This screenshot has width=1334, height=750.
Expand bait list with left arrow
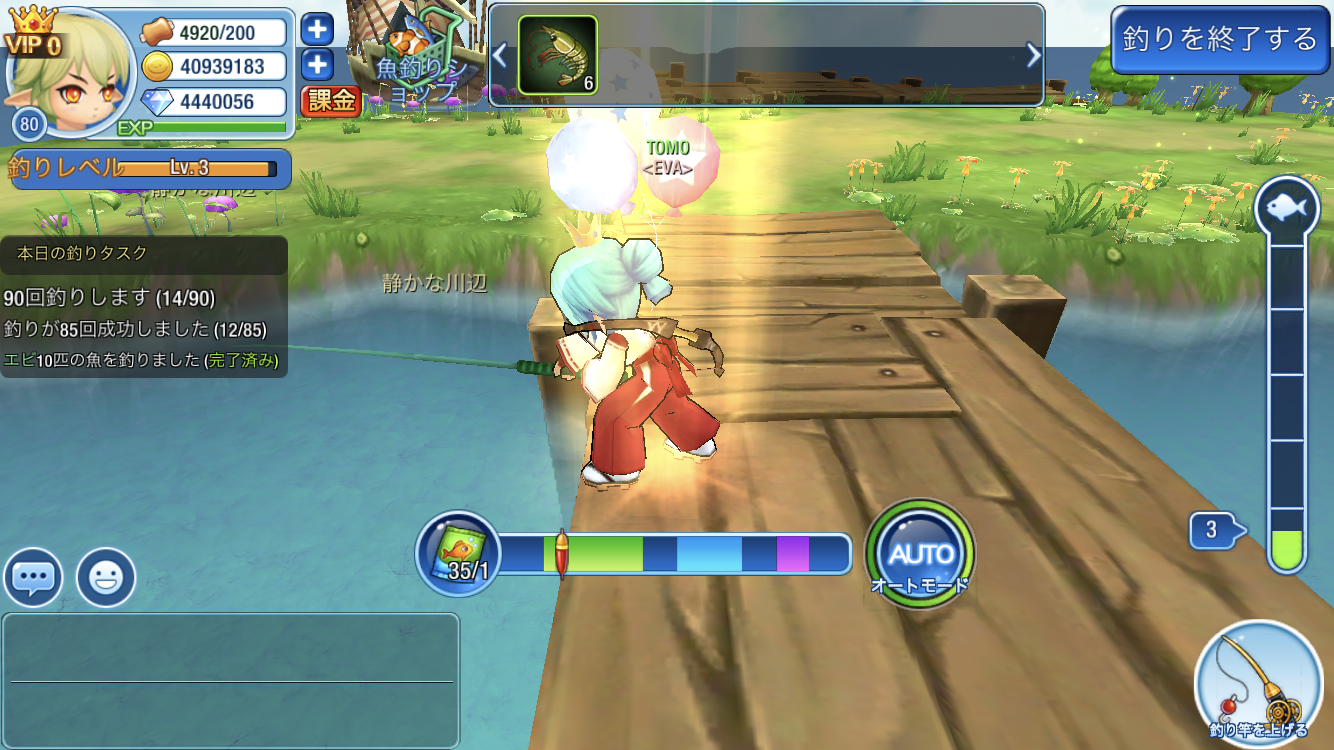tap(499, 55)
